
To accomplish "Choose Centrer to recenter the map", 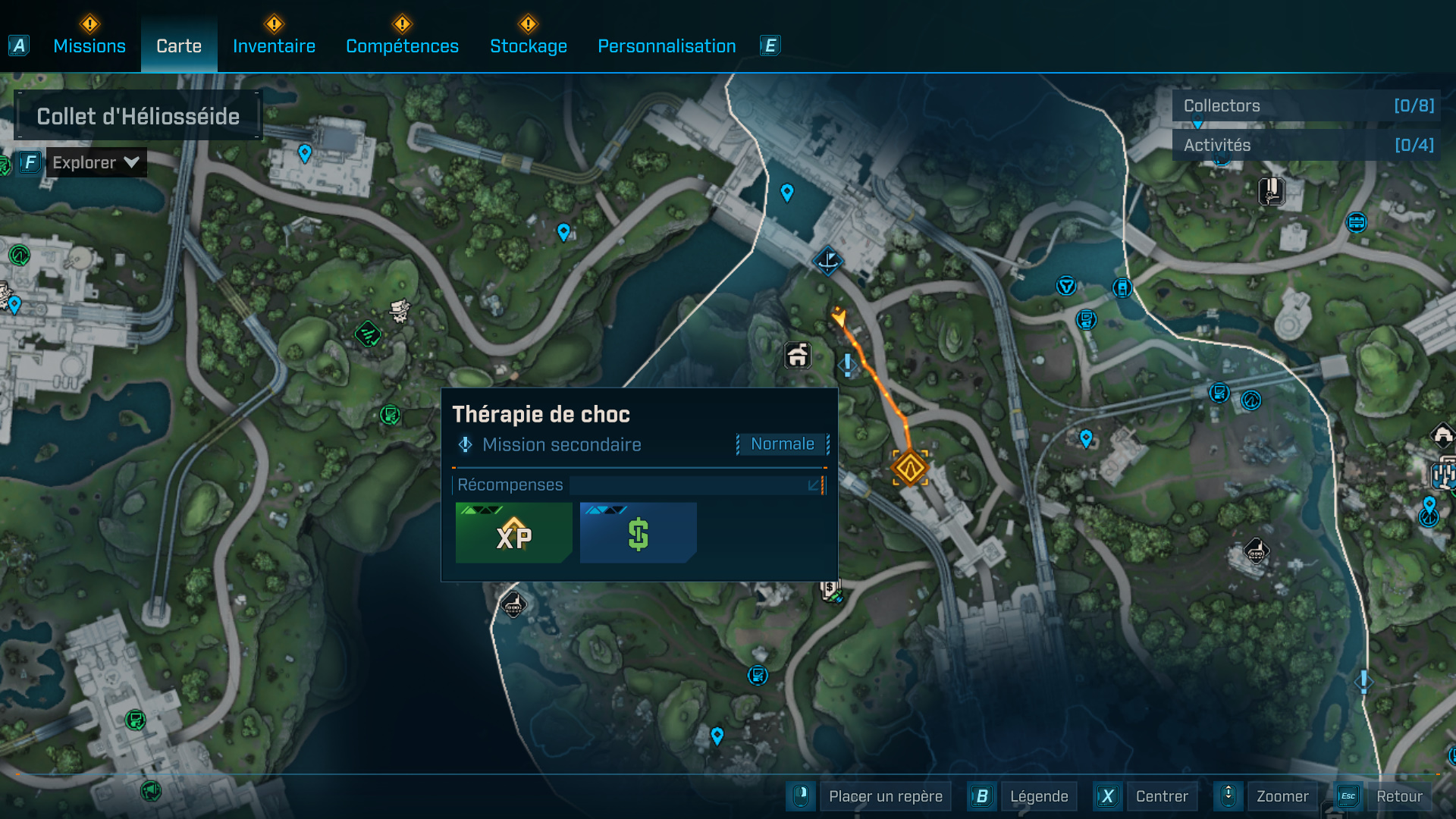I will click(1161, 796).
